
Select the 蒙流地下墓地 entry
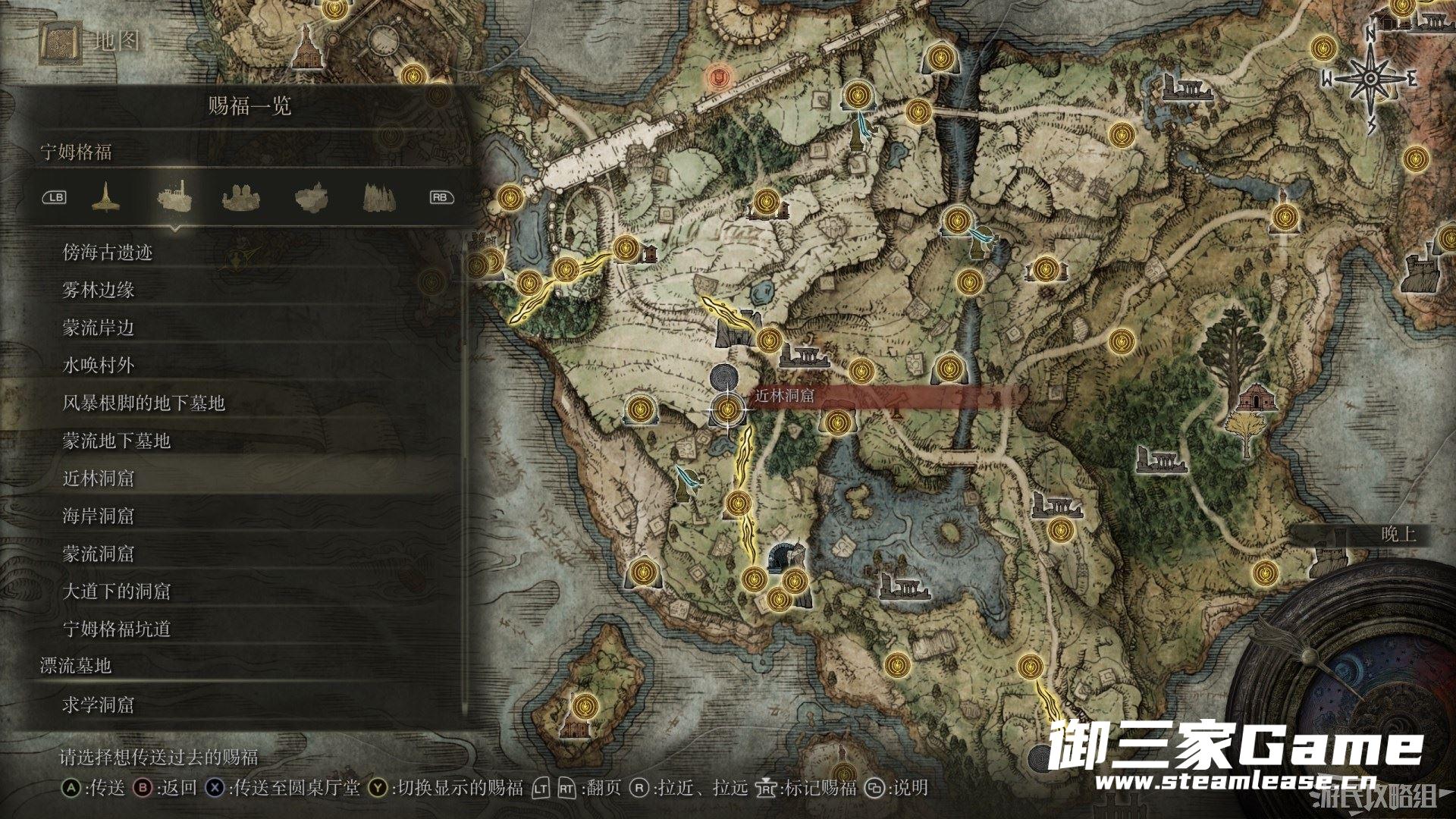tap(117, 441)
